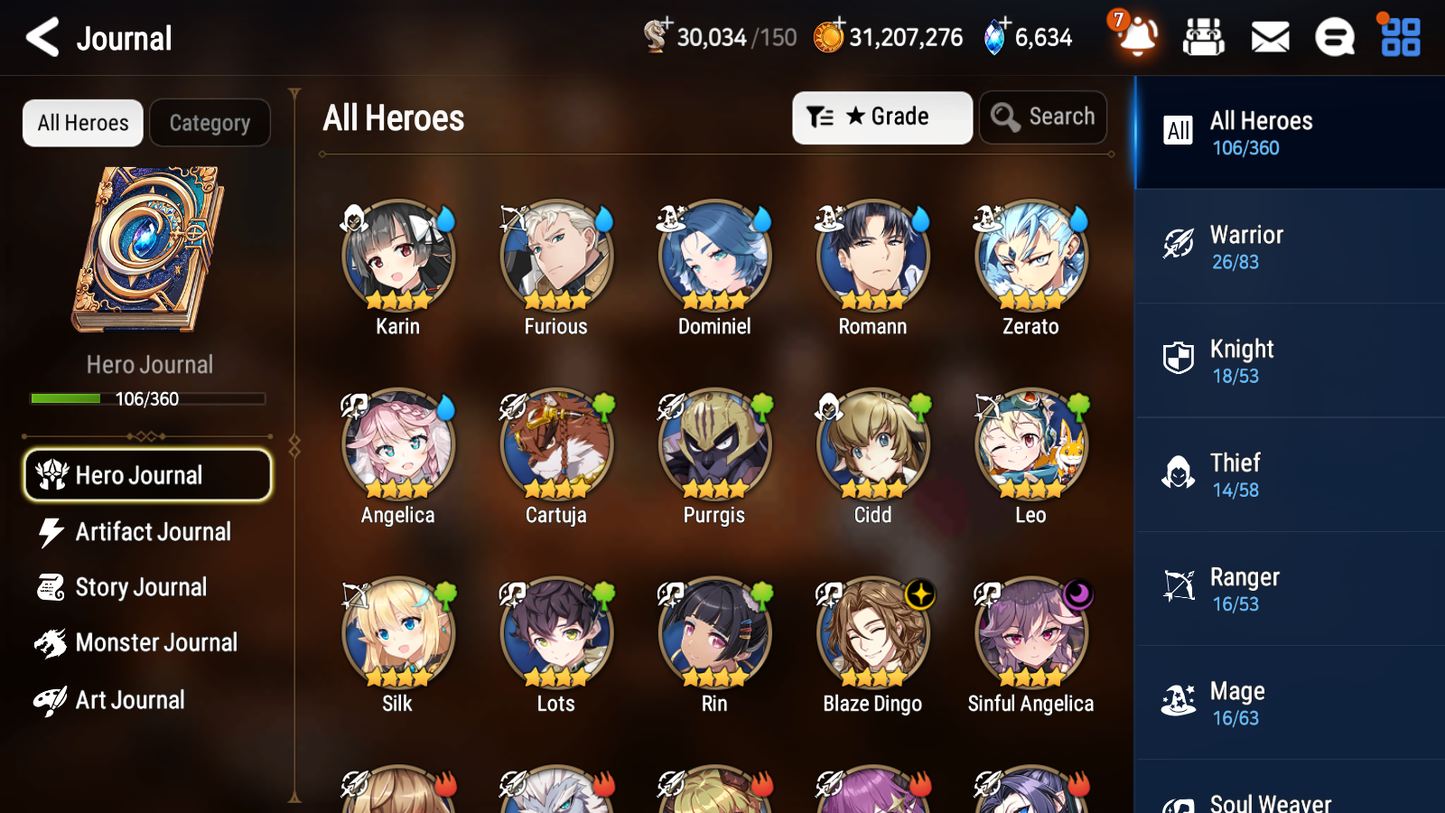Open the mail envelope icon
The height and width of the screenshot is (813, 1445).
tap(1269, 36)
